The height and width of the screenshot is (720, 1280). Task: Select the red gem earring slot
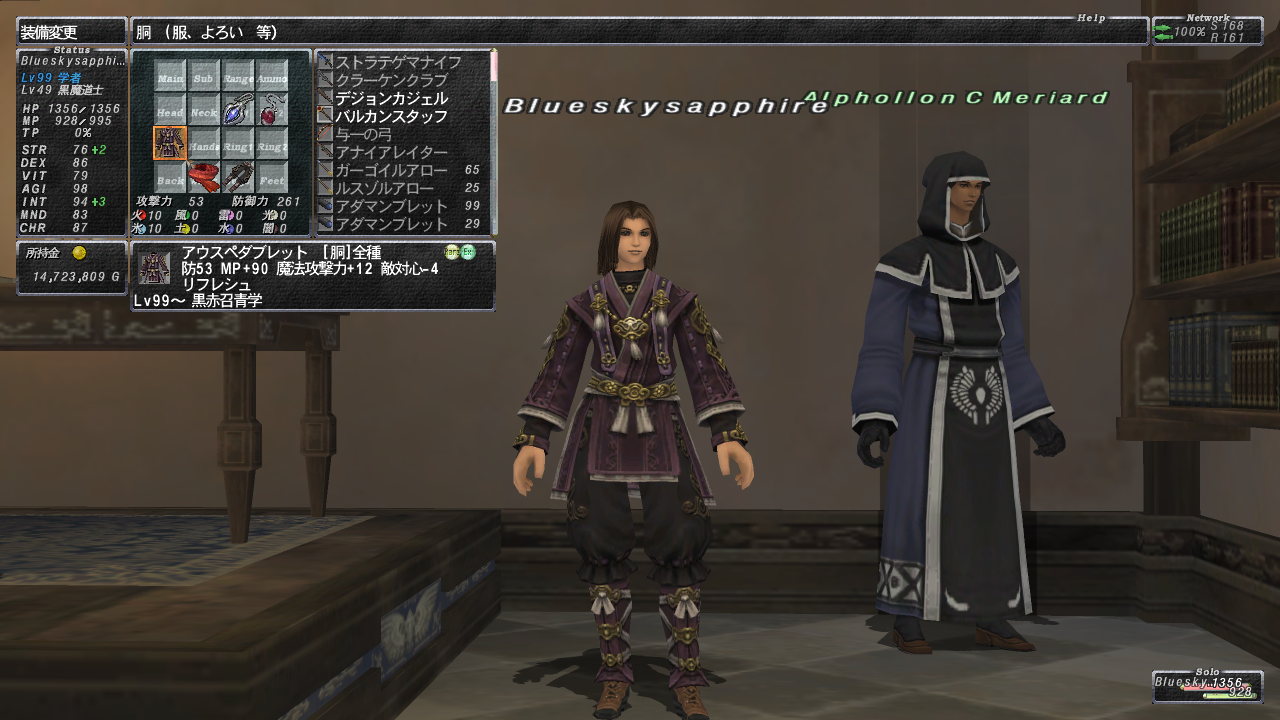271,111
